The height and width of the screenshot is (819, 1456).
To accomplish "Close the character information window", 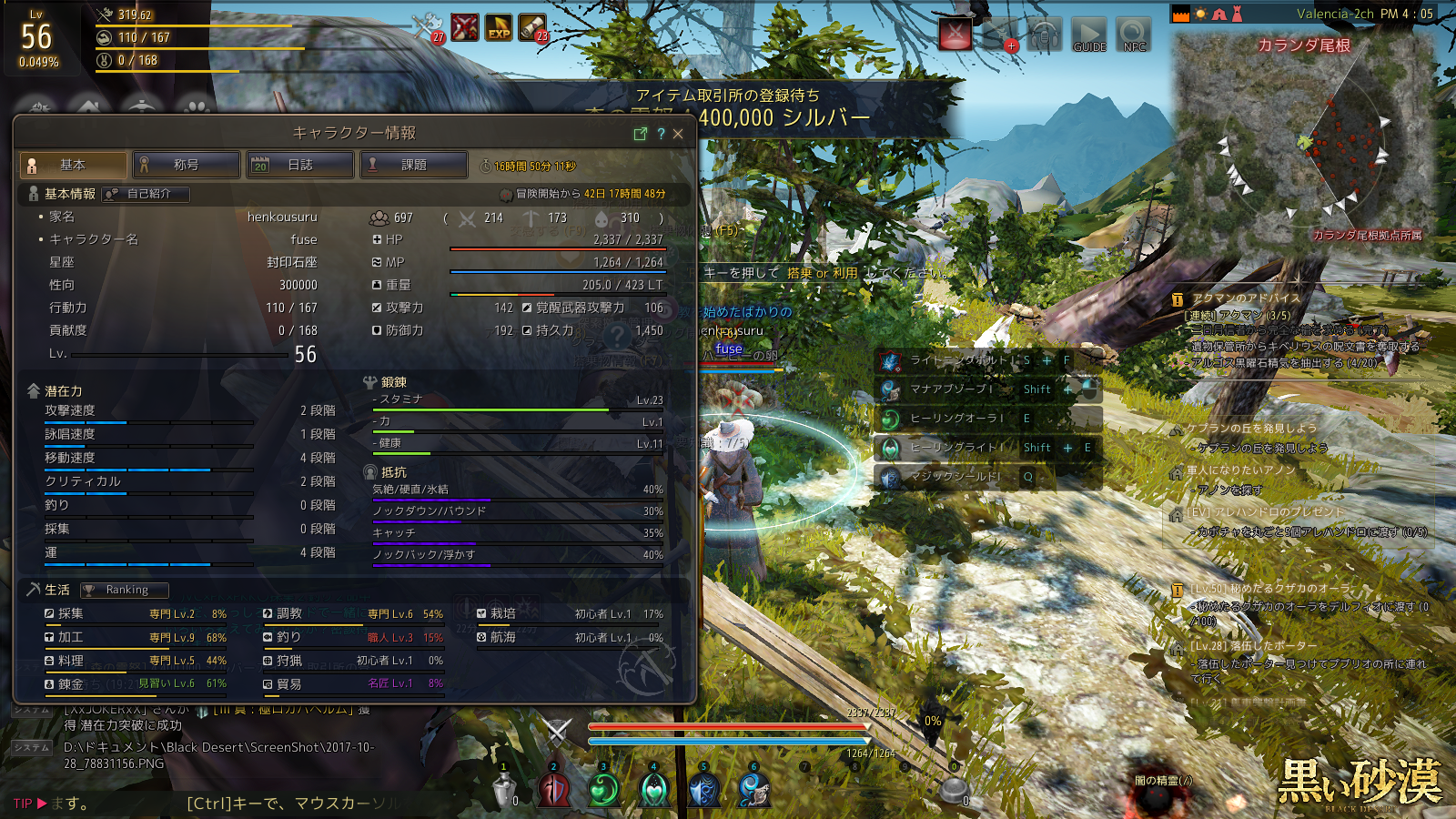I will pos(678,134).
